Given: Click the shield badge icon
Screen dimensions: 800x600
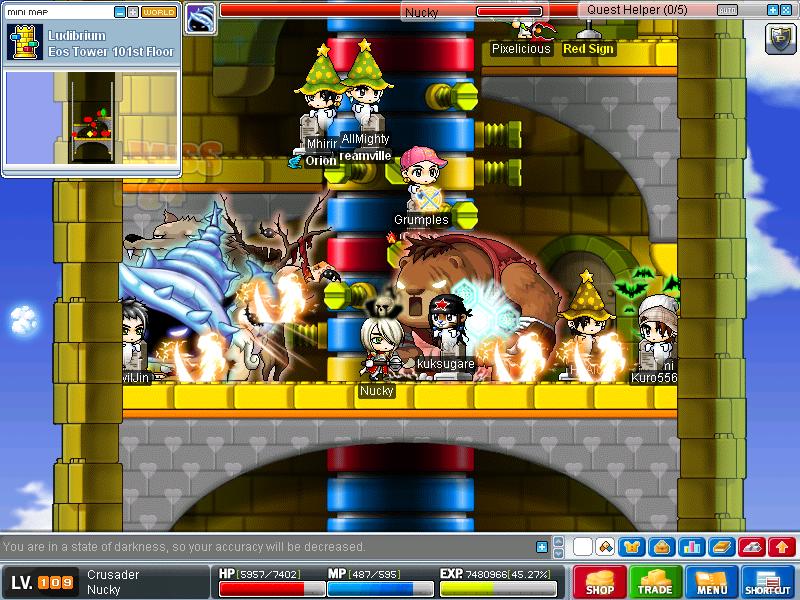Looking at the screenshot, I should click(x=780, y=39).
